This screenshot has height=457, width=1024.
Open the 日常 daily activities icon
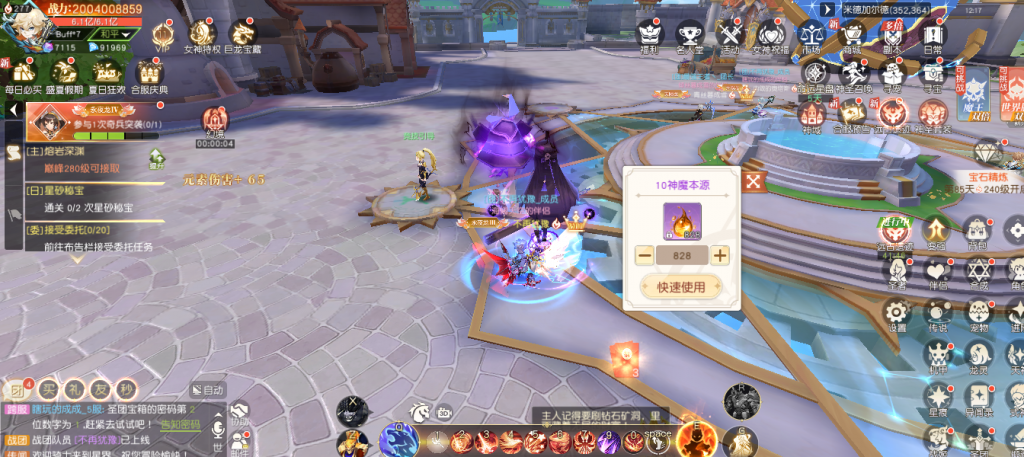pyautogui.click(x=933, y=35)
